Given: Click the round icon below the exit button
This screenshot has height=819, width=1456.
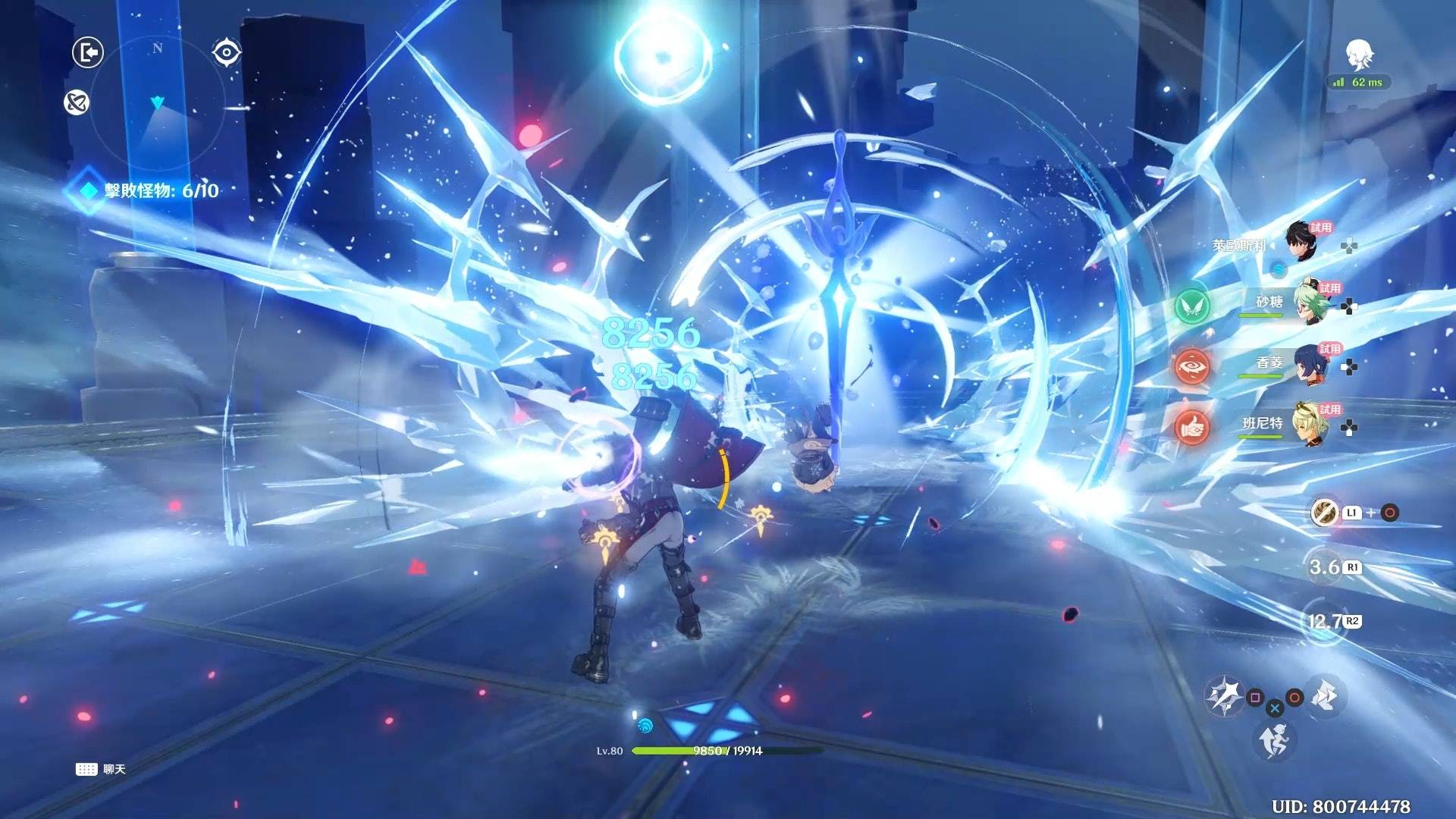Looking at the screenshot, I should (x=77, y=102).
